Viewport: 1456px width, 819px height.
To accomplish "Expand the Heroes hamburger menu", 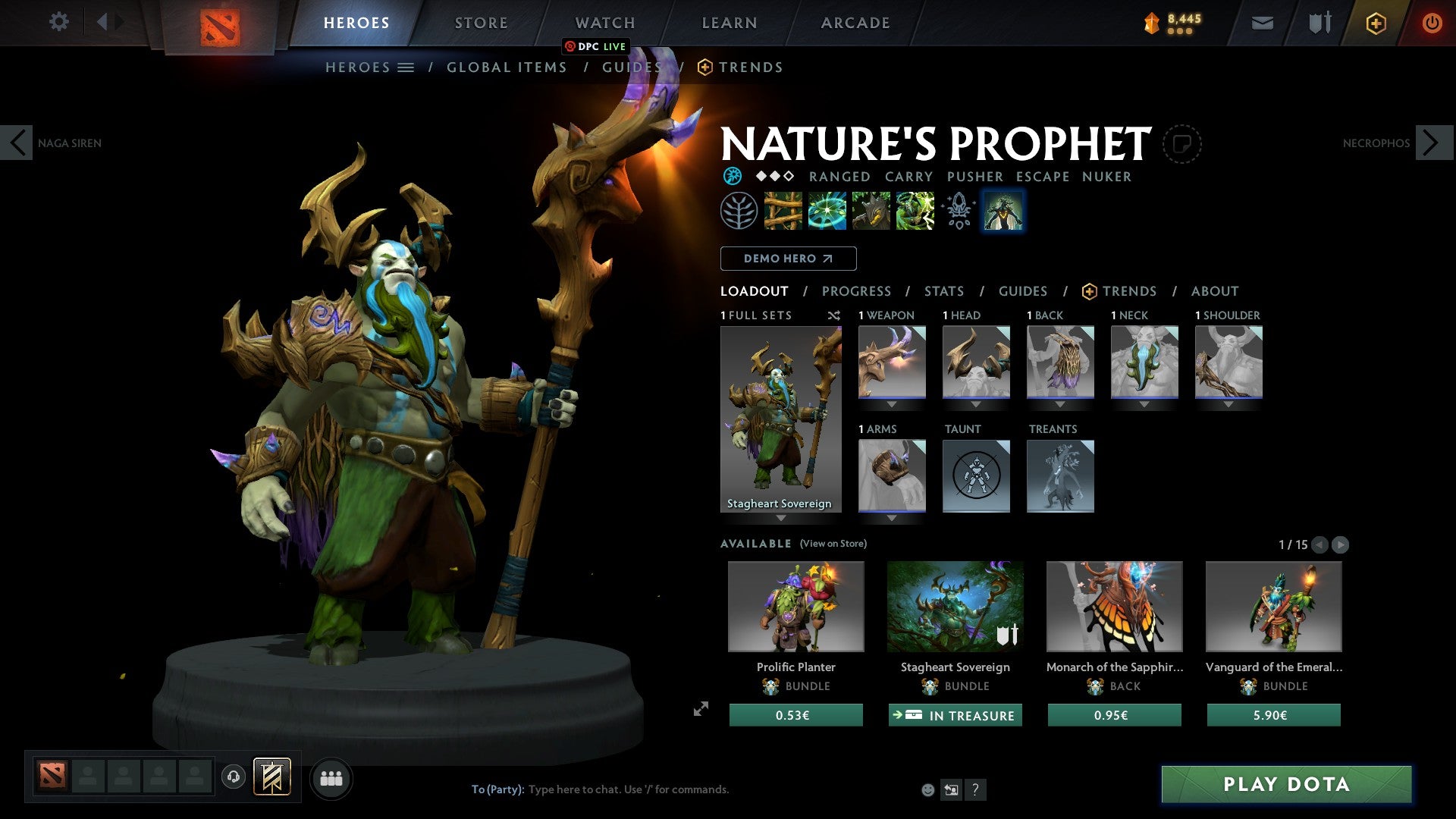I will [406, 67].
